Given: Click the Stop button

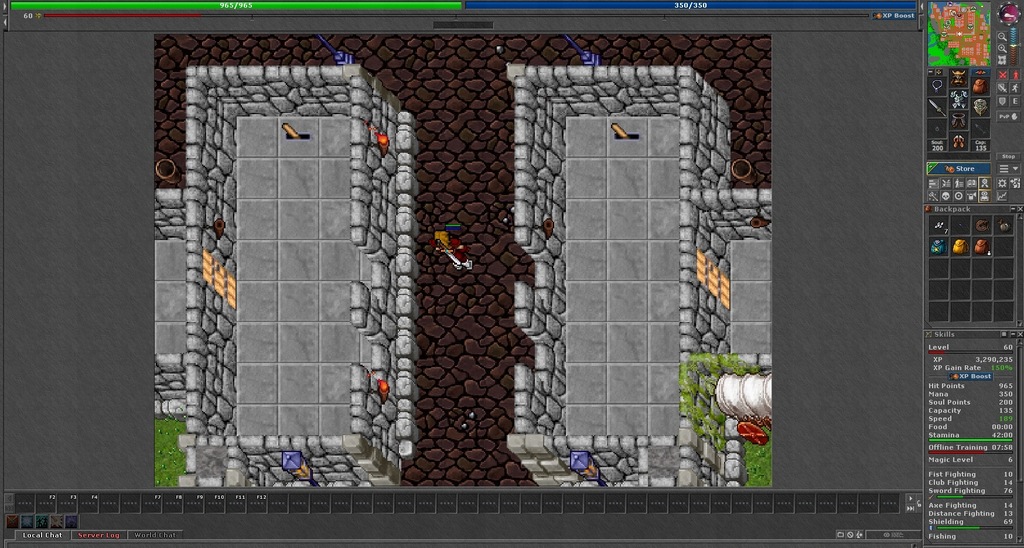Looking at the screenshot, I should [1008, 157].
